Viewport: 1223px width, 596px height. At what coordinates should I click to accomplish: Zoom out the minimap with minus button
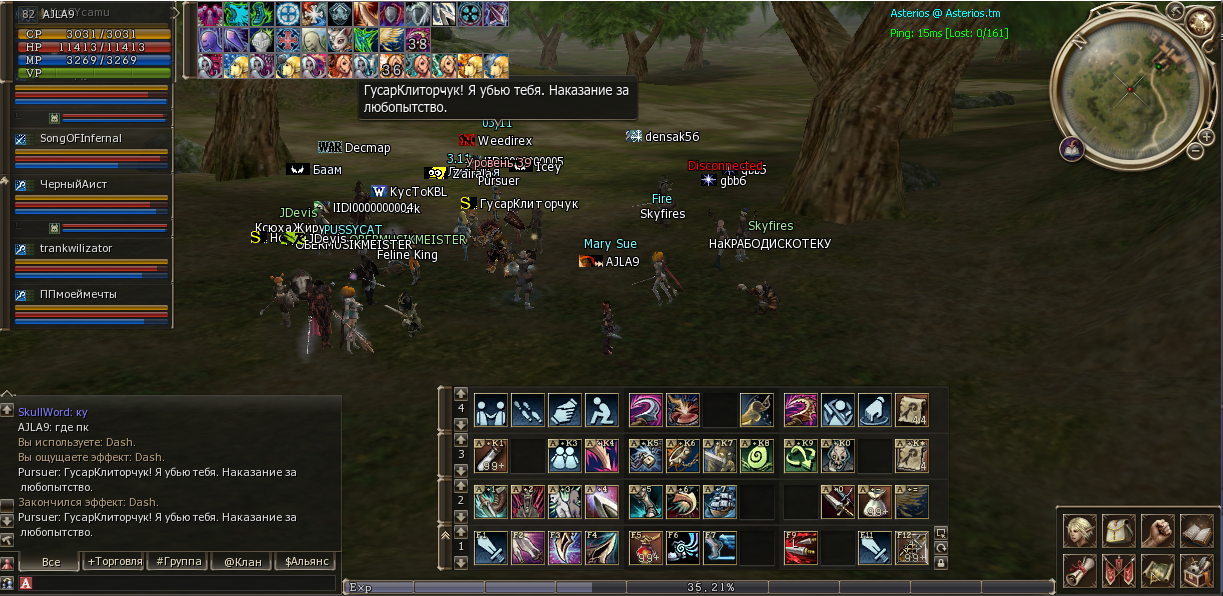tap(1194, 151)
